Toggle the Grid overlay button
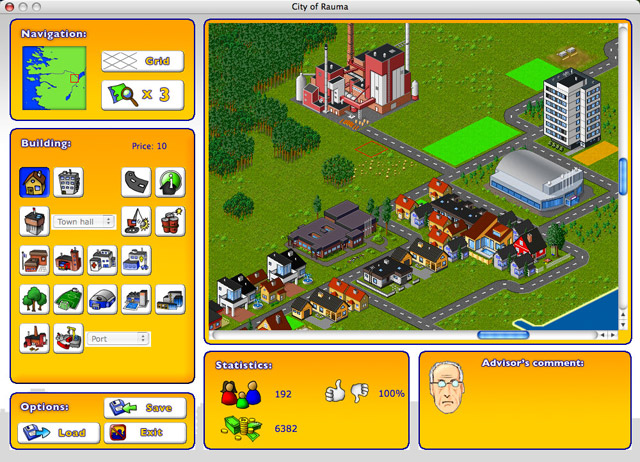Image resolution: width=640 pixels, height=462 pixels. click(142, 61)
